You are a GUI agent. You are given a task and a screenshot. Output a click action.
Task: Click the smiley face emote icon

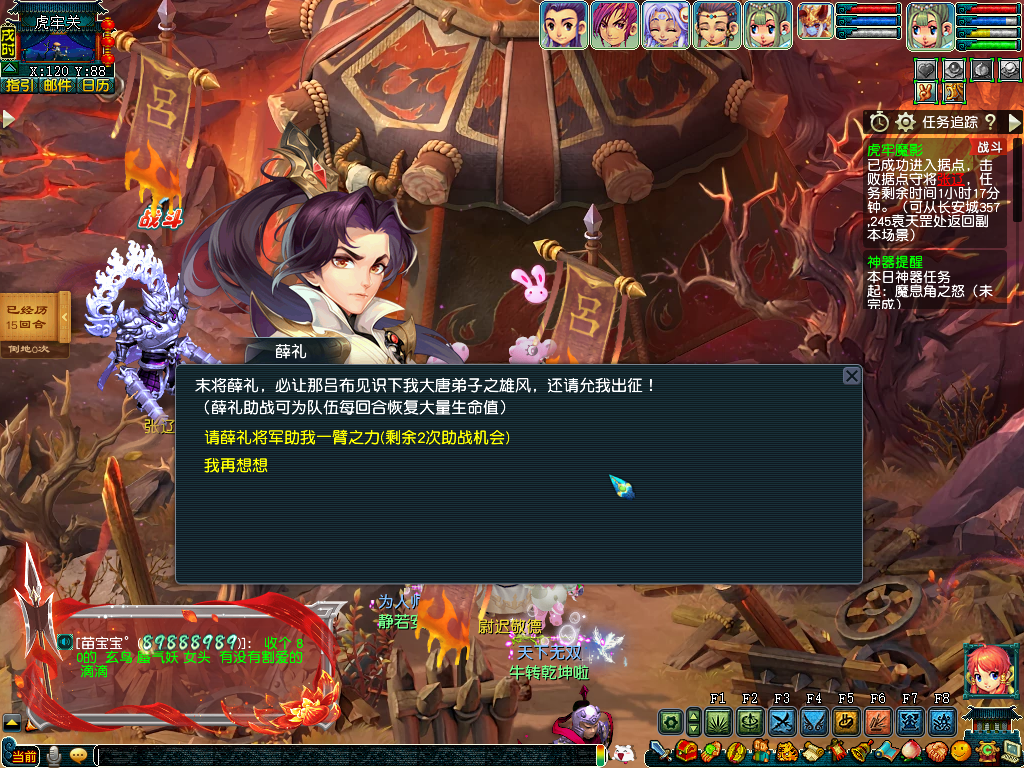click(960, 750)
